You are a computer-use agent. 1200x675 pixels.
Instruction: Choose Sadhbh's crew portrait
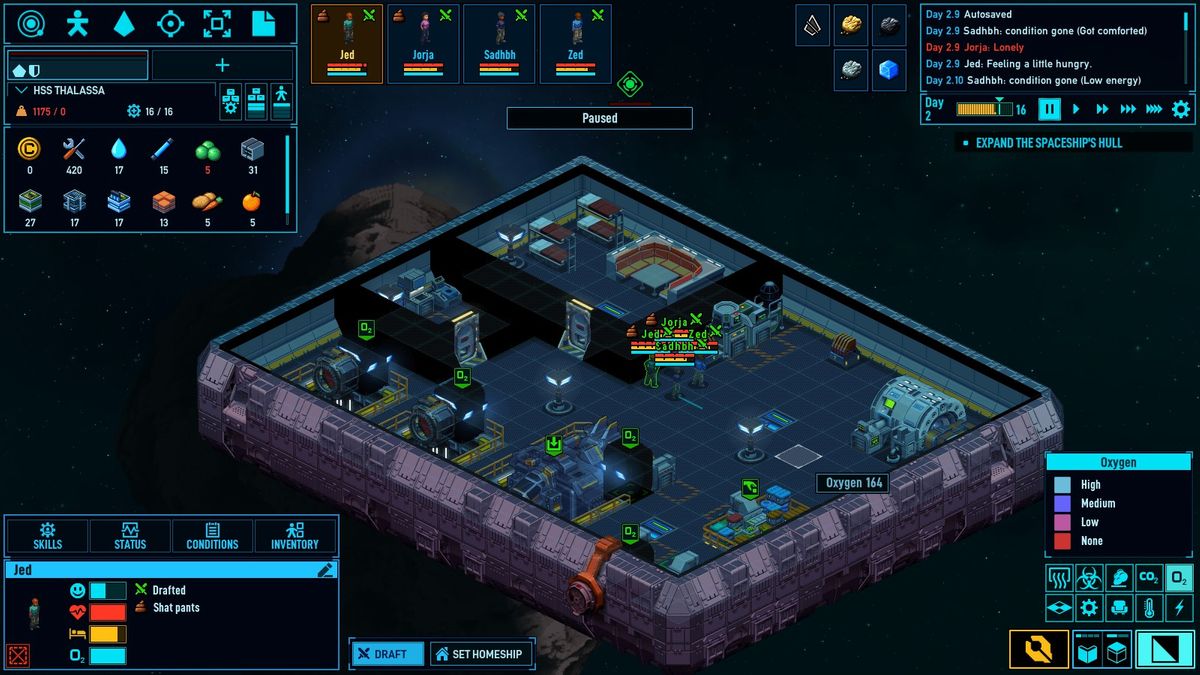tap(499, 43)
